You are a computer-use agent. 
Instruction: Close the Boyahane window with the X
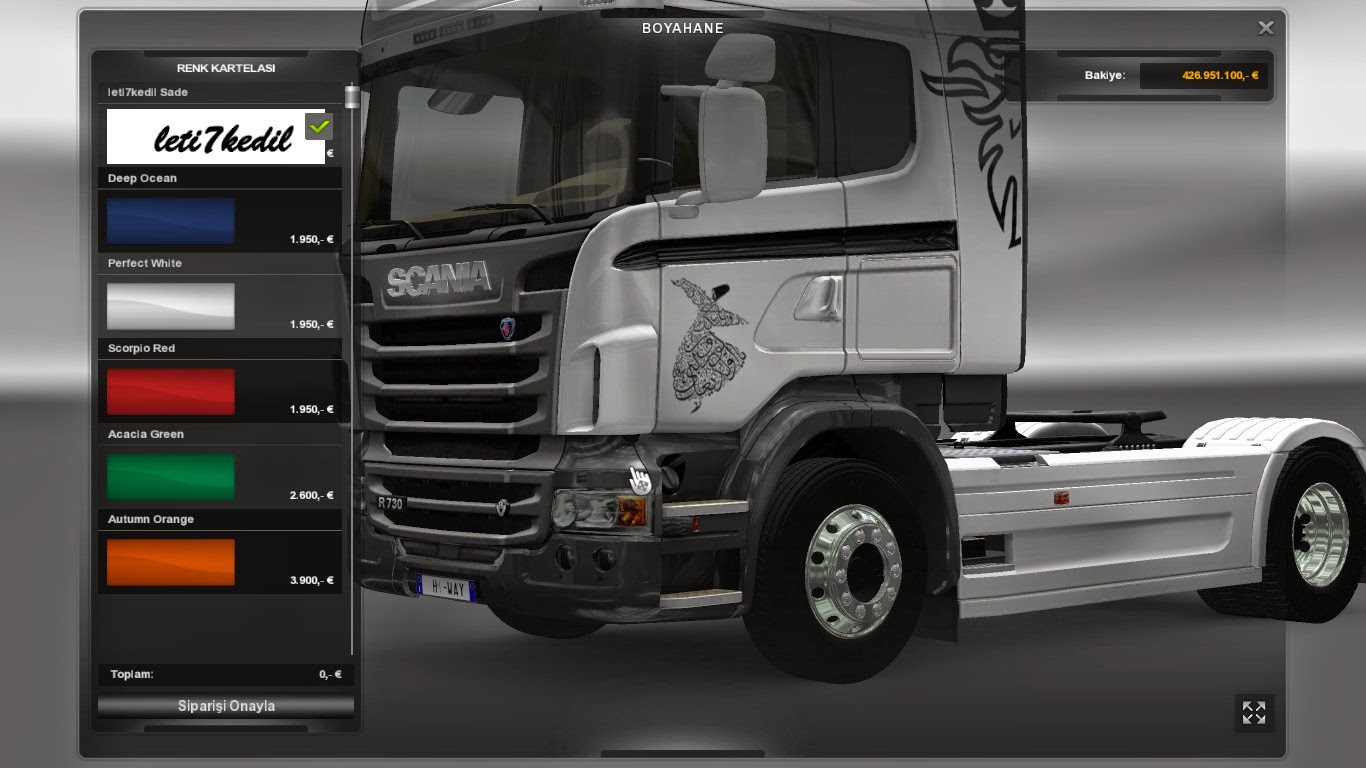(x=1264, y=27)
